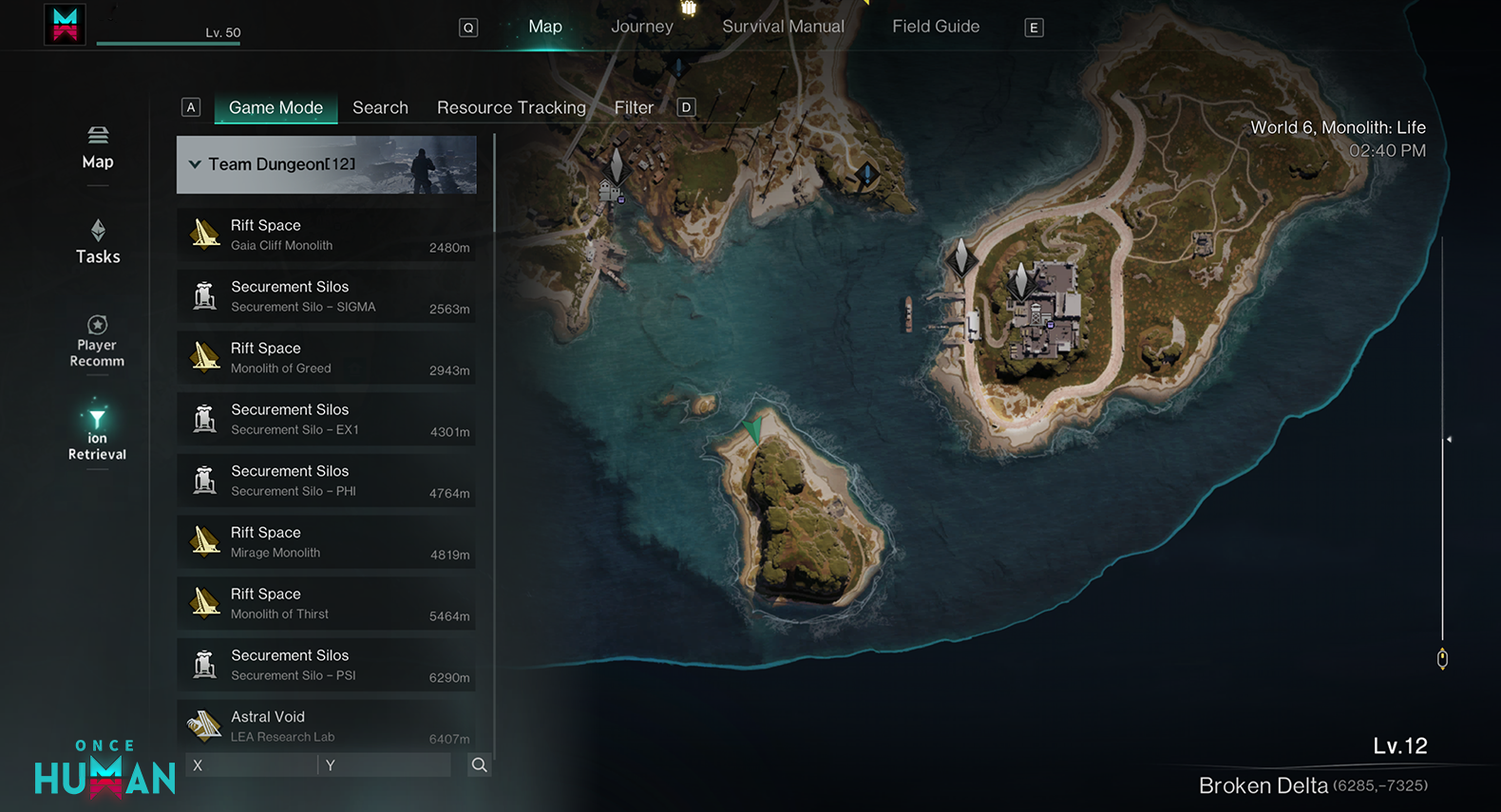The image size is (1501, 812).
Task: Select the Game Mode tab
Action: (x=275, y=107)
